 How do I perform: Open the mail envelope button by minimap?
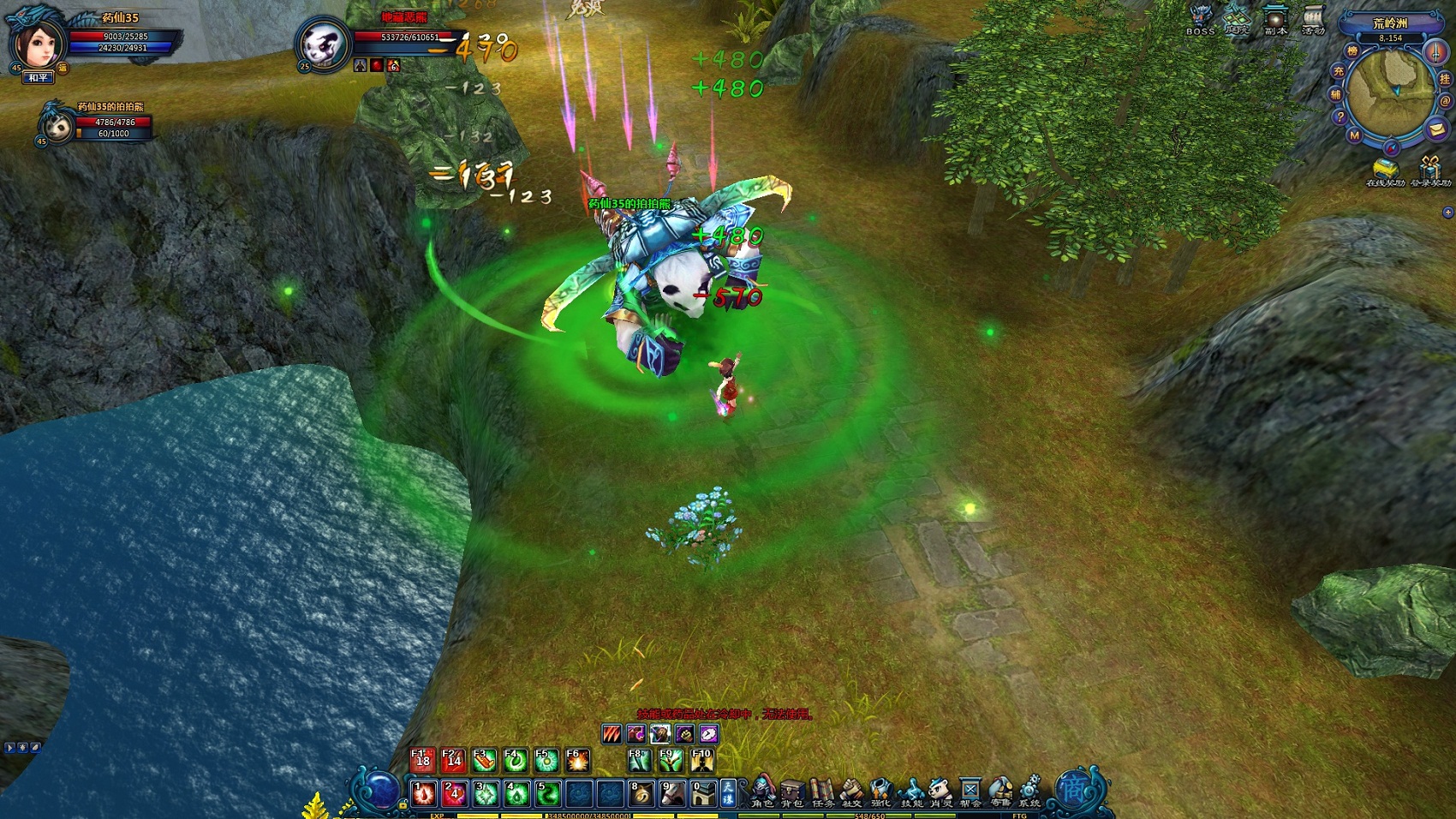[x=1436, y=129]
